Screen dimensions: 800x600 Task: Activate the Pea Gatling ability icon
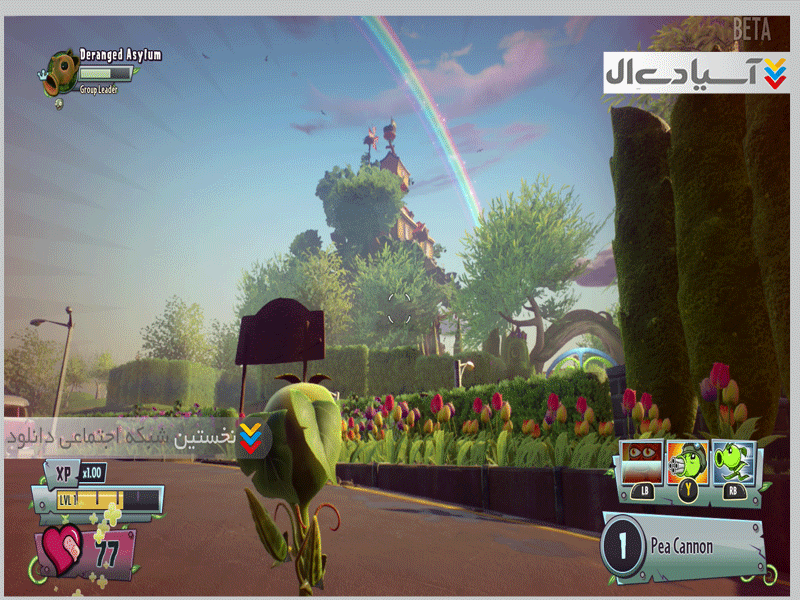click(x=689, y=463)
